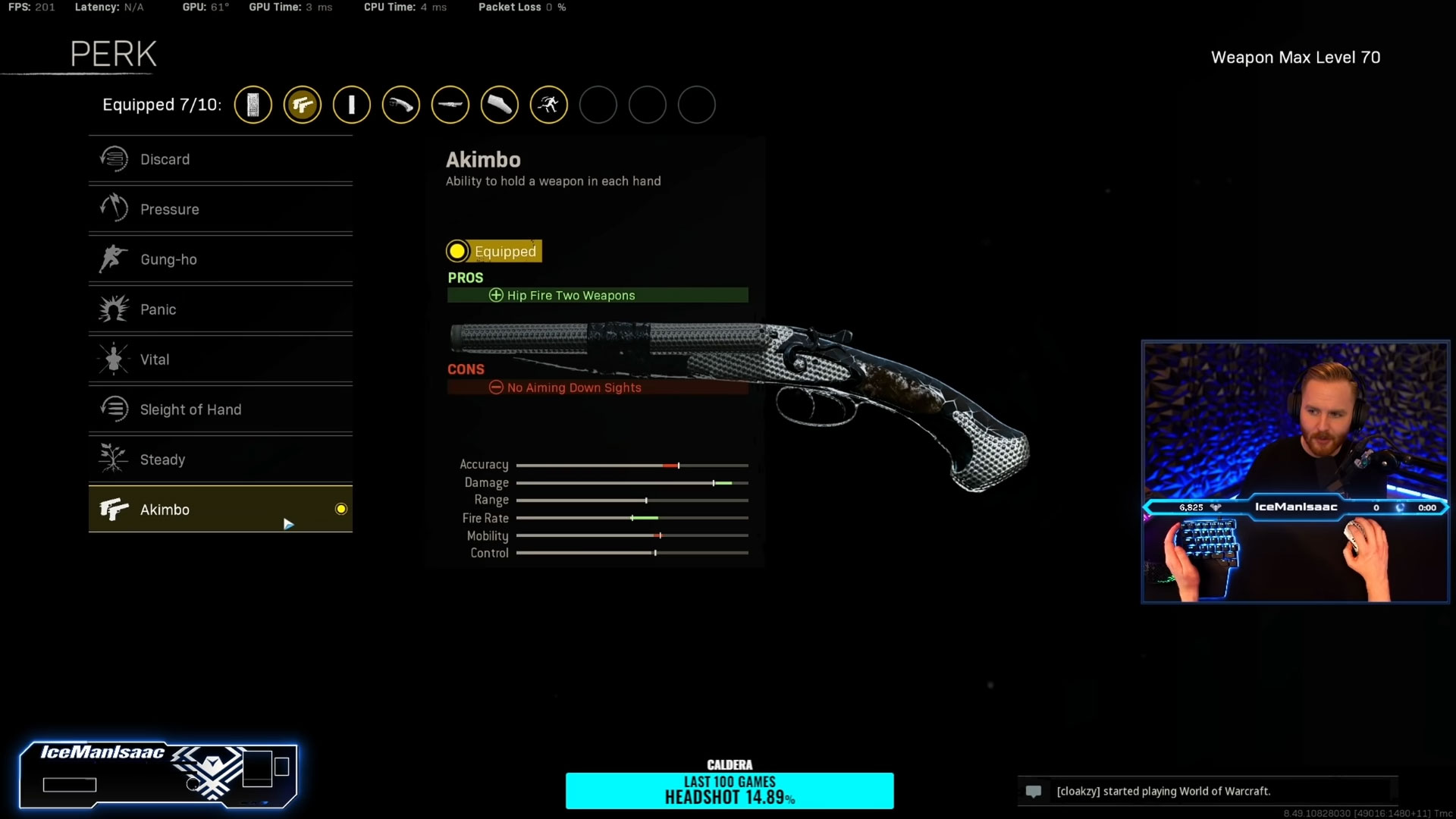This screenshot has width=1456, height=819.
Task: Choose the Vital perk
Action: click(x=220, y=359)
